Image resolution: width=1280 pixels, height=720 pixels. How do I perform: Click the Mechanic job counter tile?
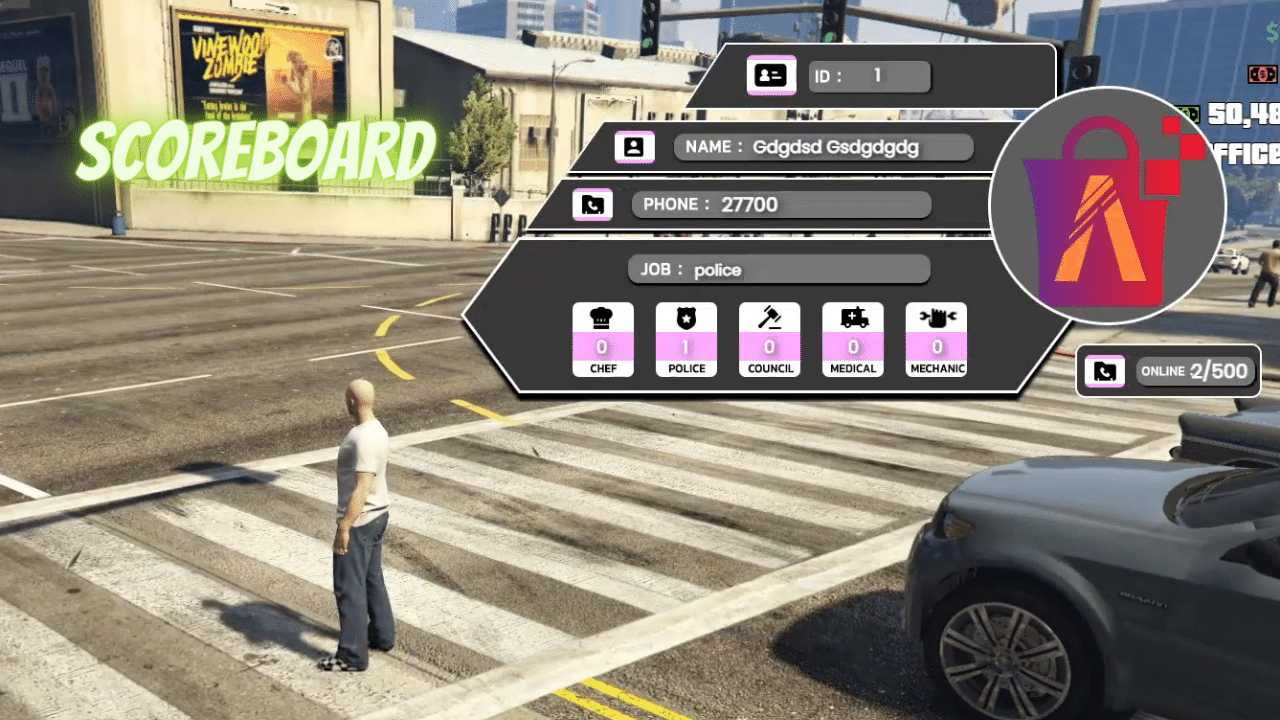click(x=936, y=339)
